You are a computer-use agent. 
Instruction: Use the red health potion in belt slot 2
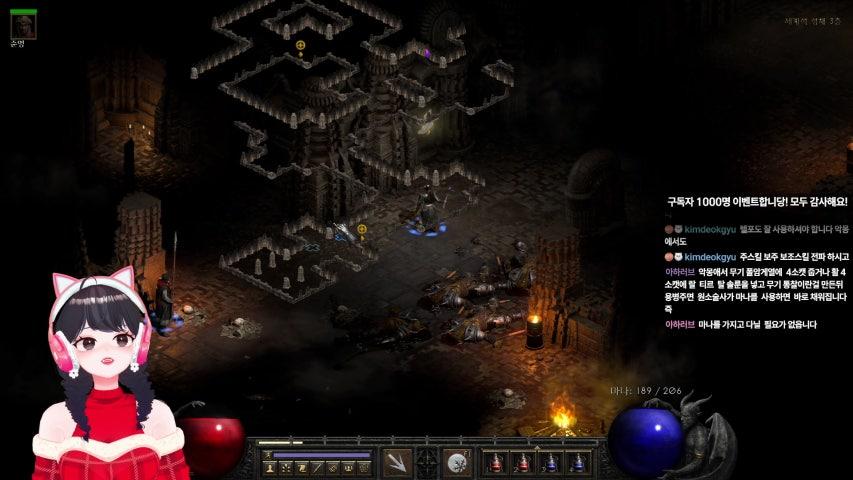click(x=522, y=463)
